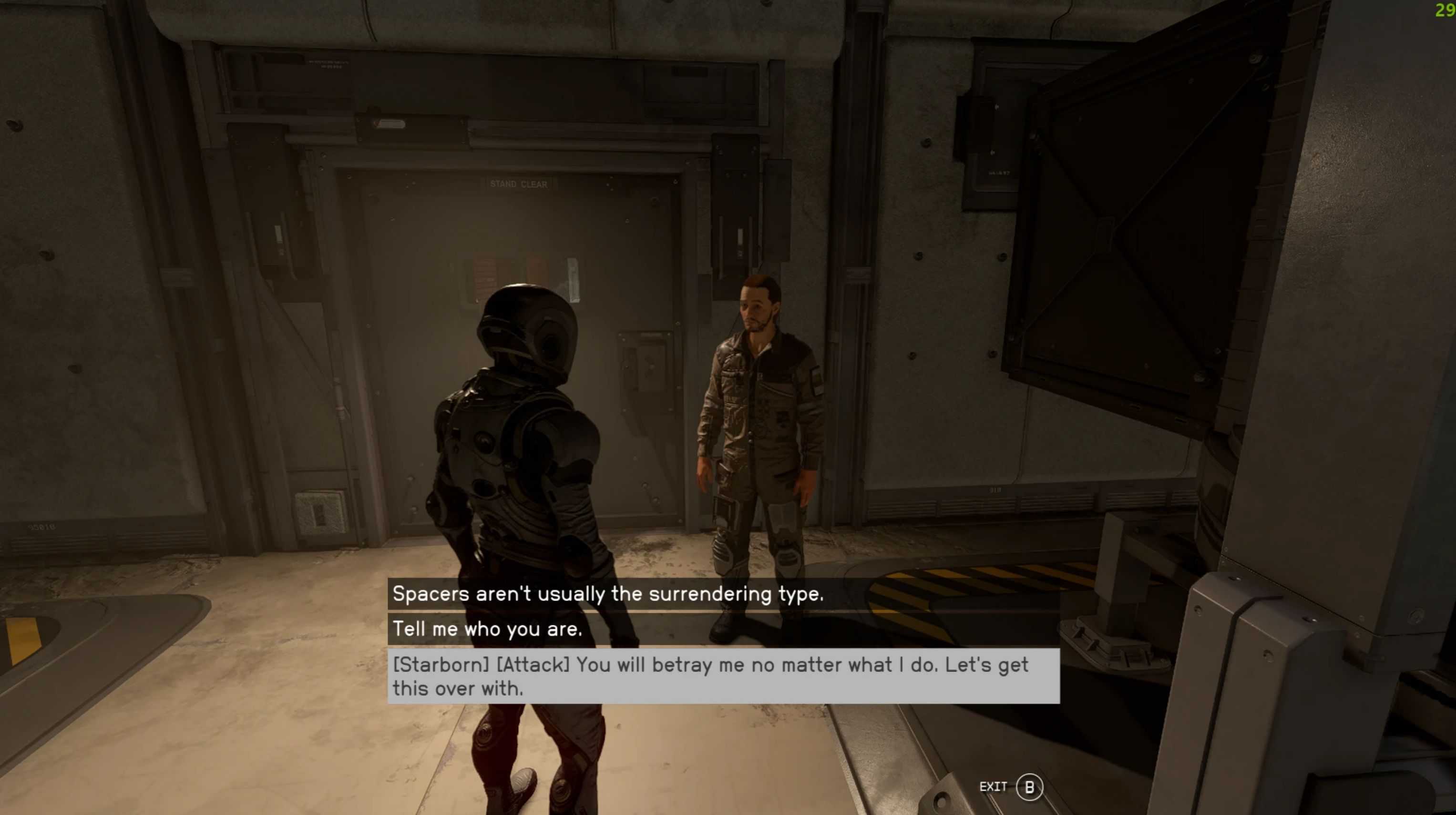The image size is (1456, 815).
Task: Pick the Starborn Attack dialogue choice
Action: click(710, 676)
